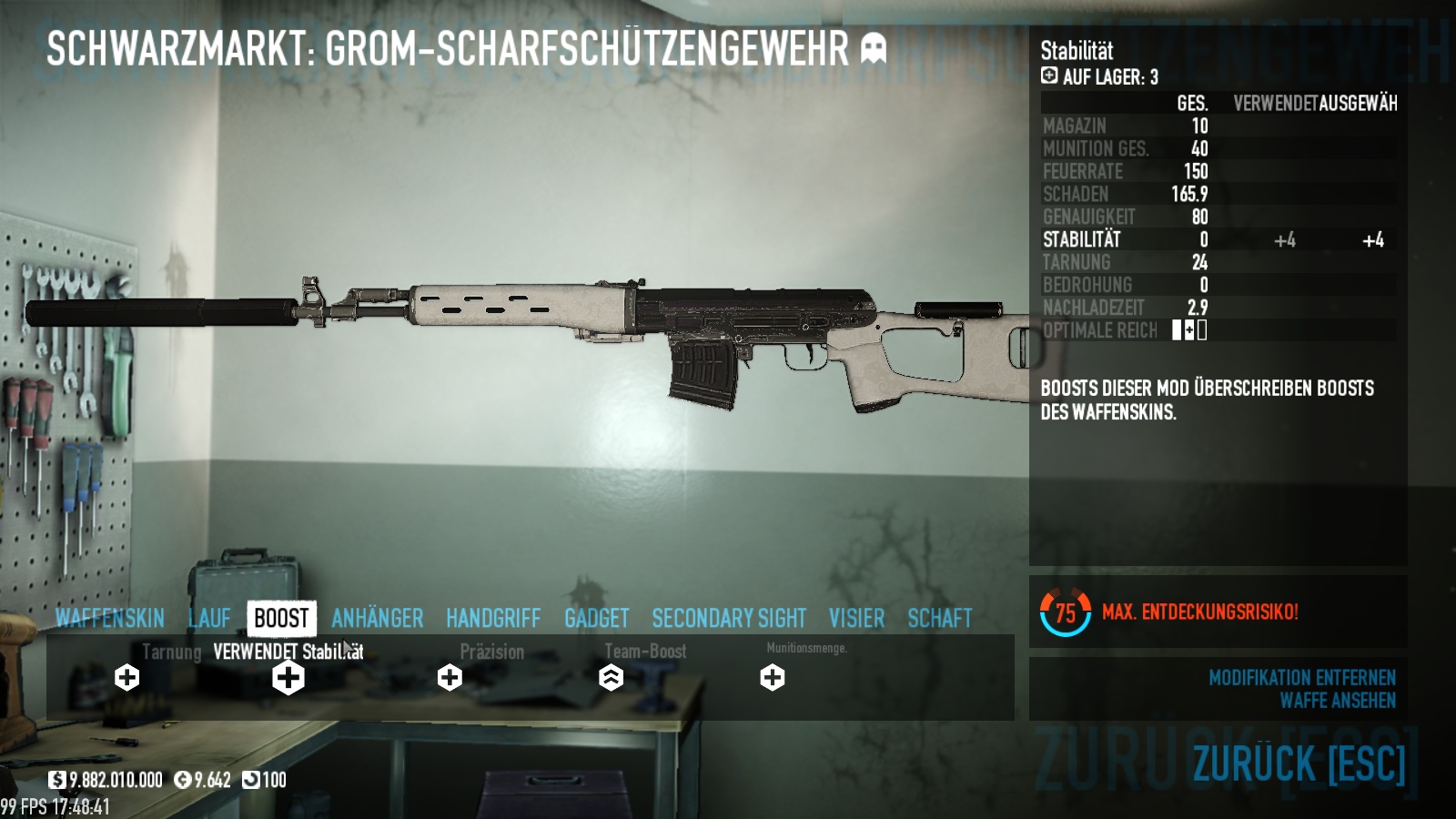This screenshot has width=1456, height=819.
Task: Choose Waffe ansehen to inspect weapon
Action: tap(1337, 701)
